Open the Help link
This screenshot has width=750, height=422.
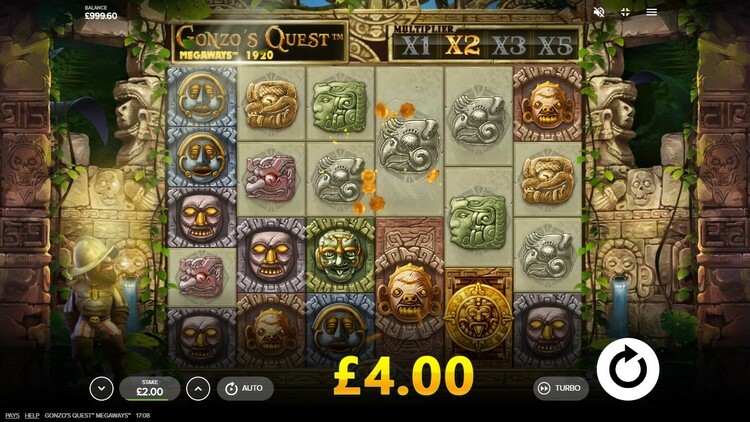click(x=32, y=415)
